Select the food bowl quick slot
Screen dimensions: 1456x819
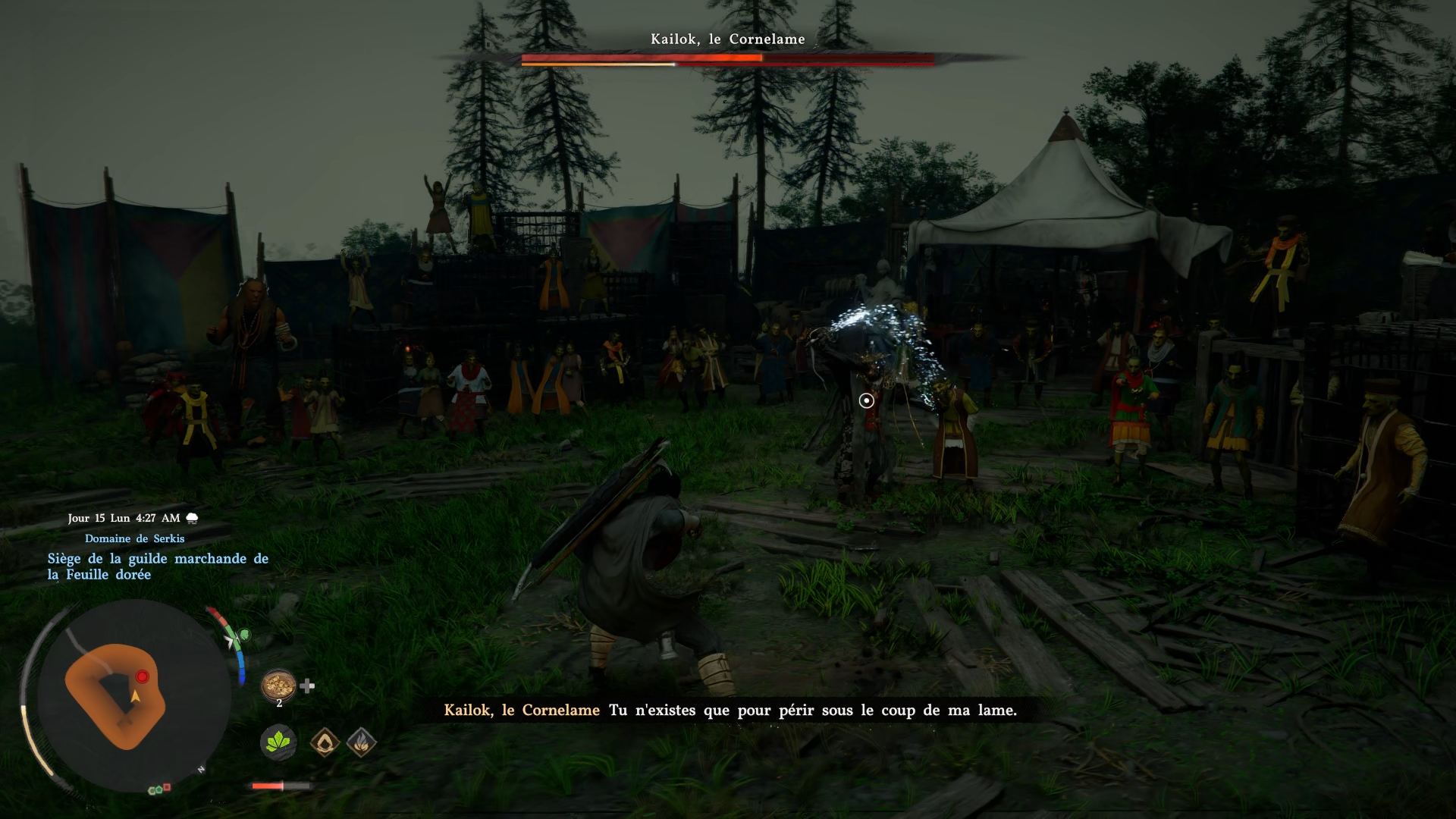point(278,685)
